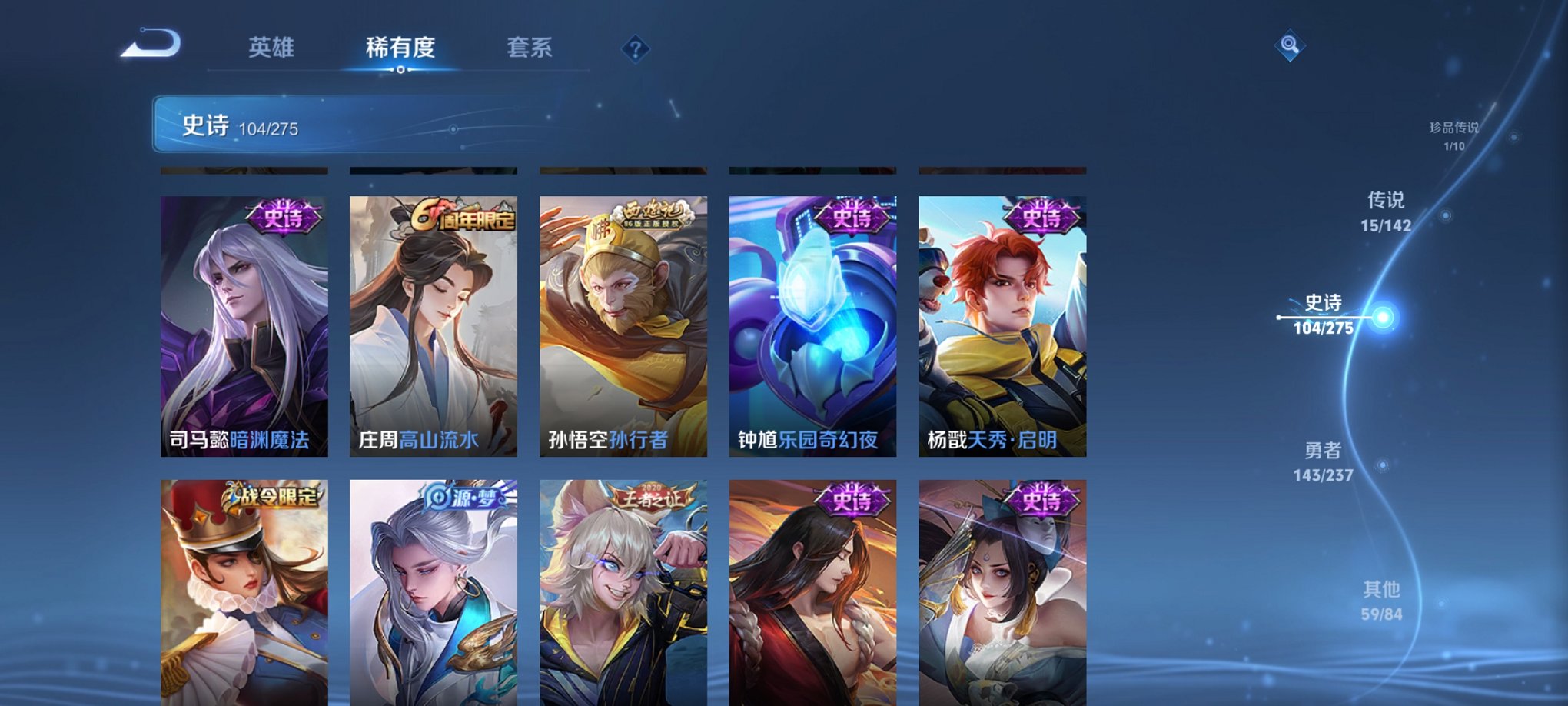
Task: Switch to the 英雄 tab
Action: (271, 48)
